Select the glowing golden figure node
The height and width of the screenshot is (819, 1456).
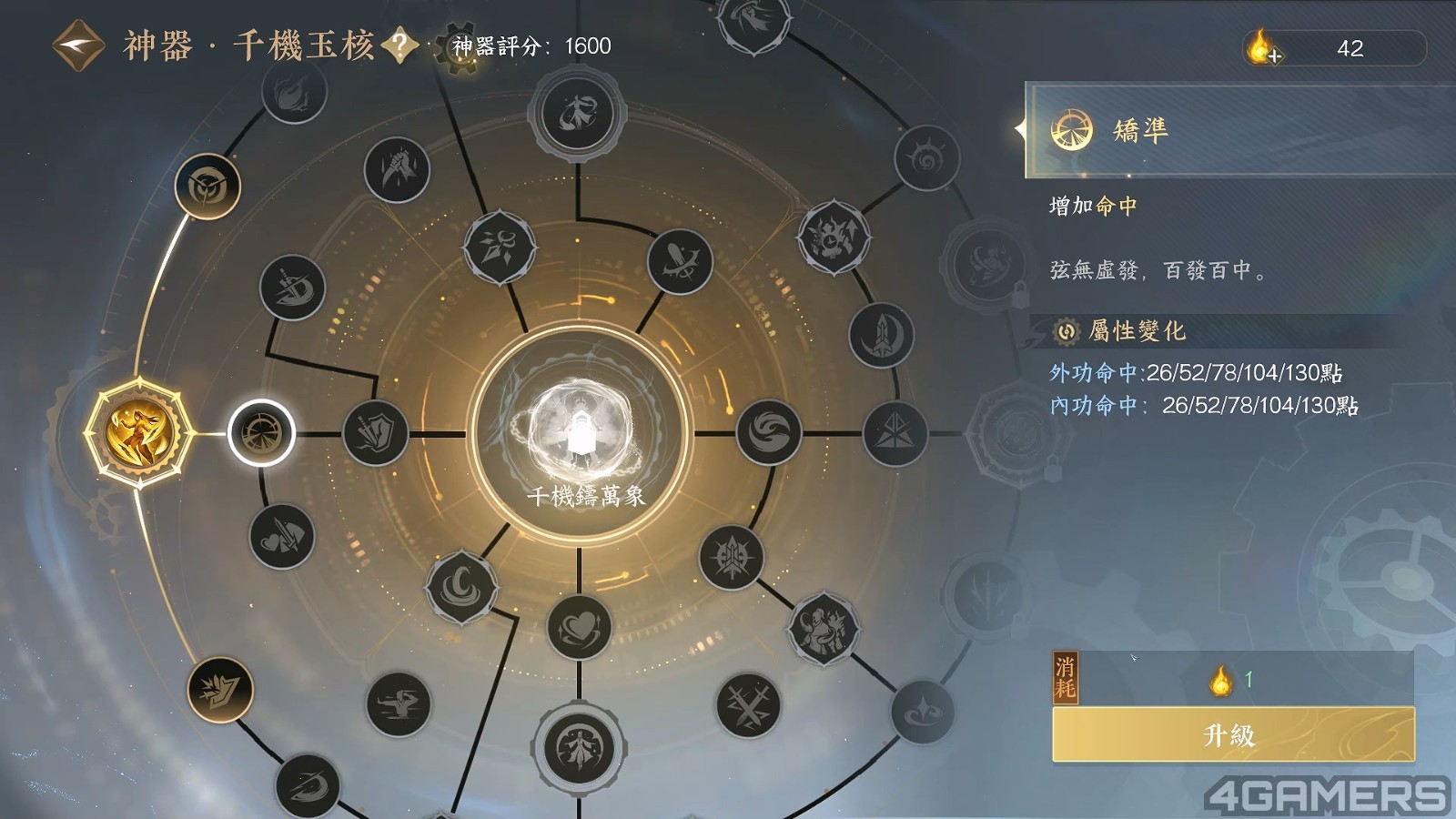[x=138, y=433]
